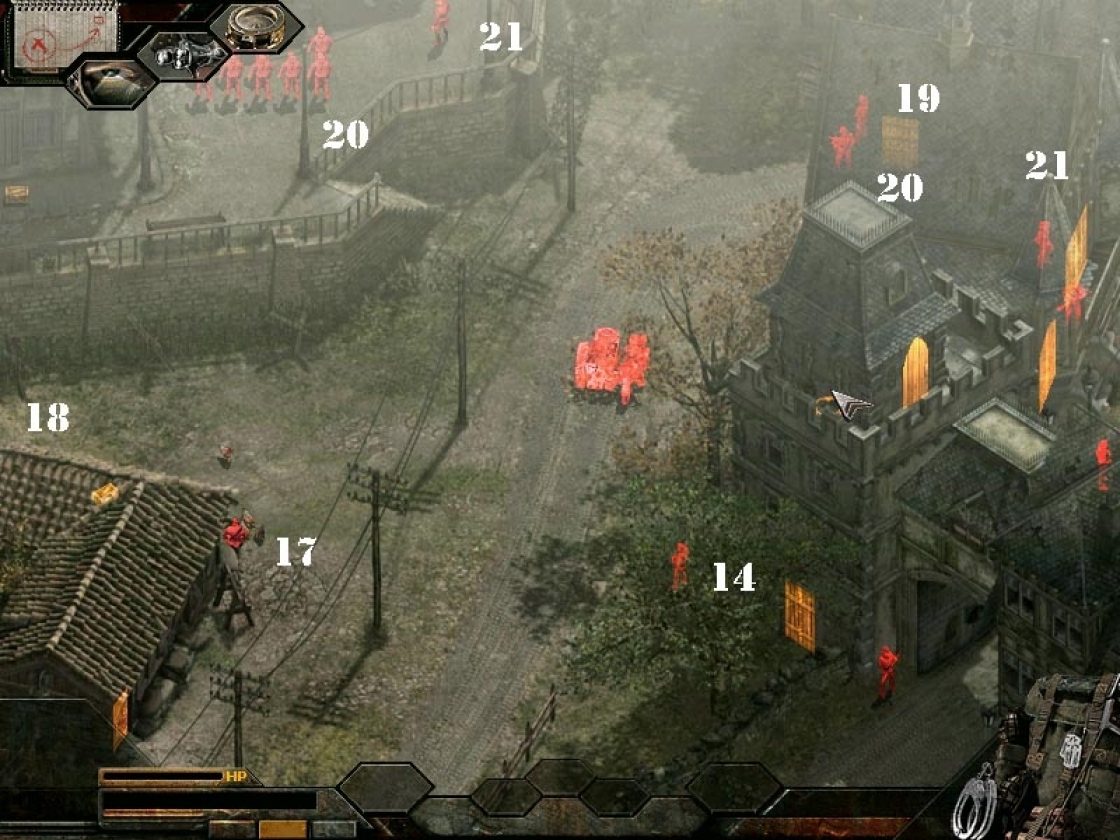The width and height of the screenshot is (1120, 840).
Task: Click the highlighted orange bottom-bar button
Action: coord(282,829)
